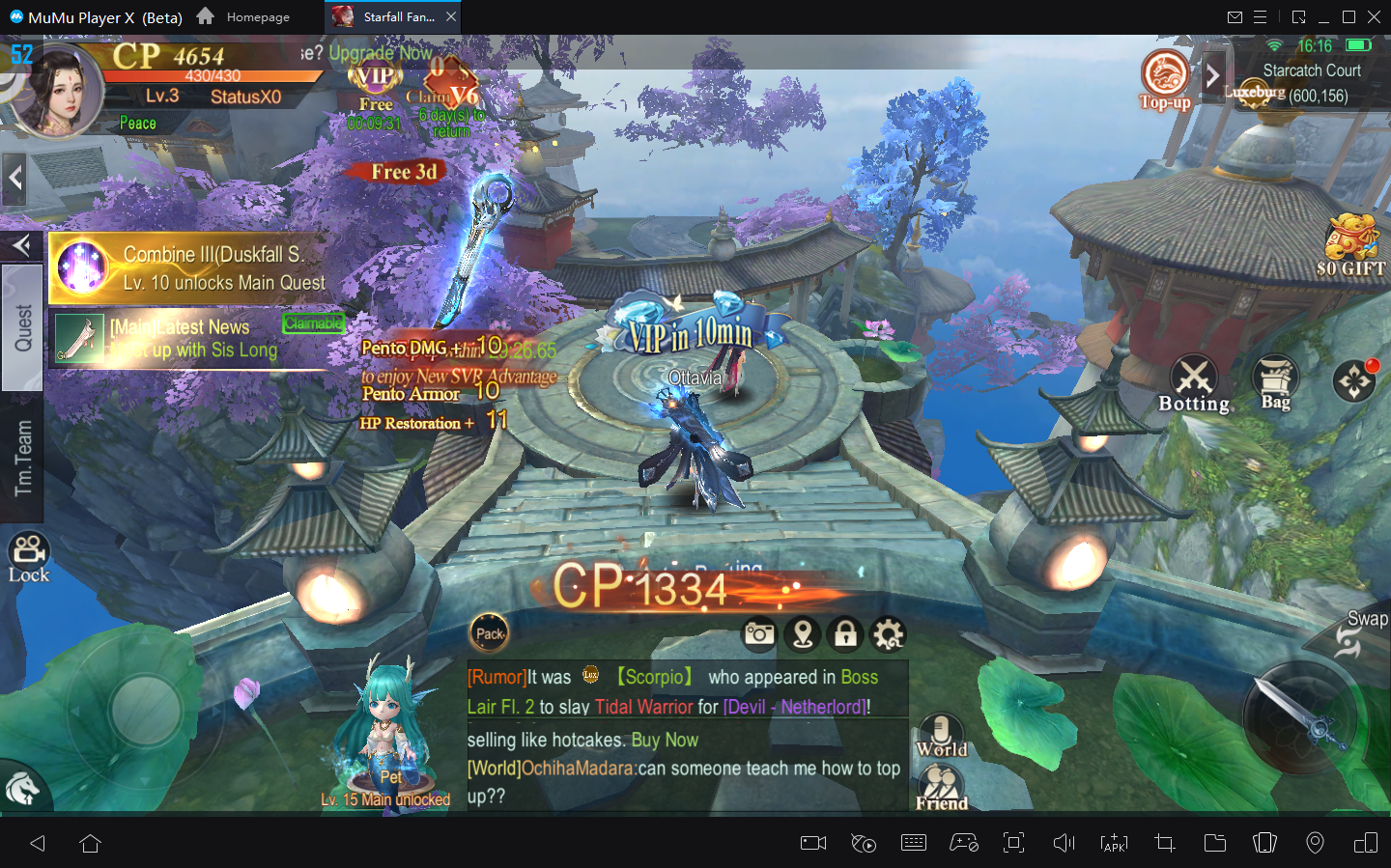The image size is (1391, 868).
Task: Expand the top-right panel chevron
Action: (1213, 77)
